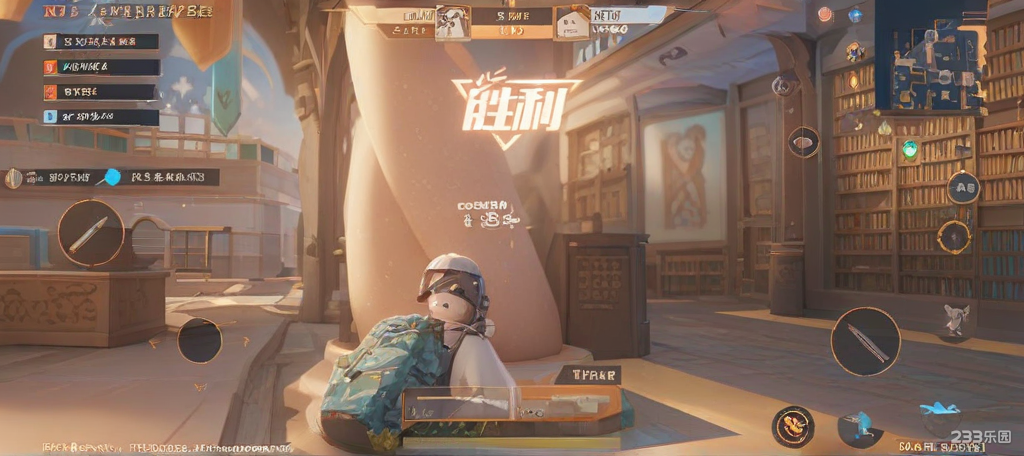Tap the gold-ringed circular button

[953, 237]
